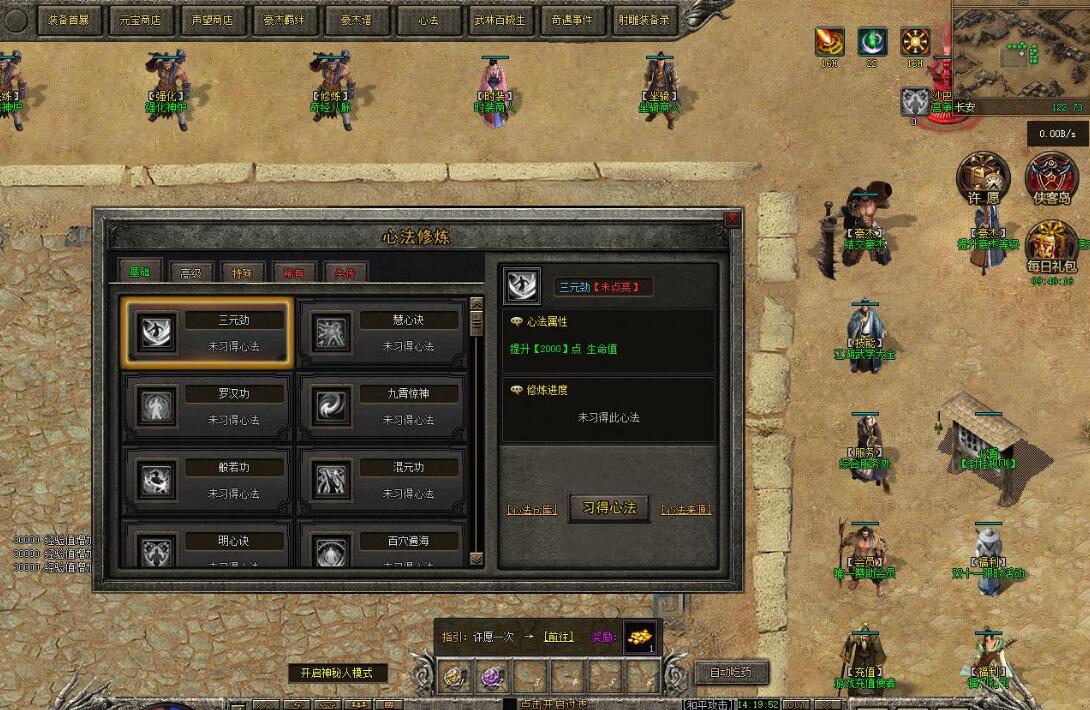Viewport: 1090px width, 710px height.
Task: Open the 装备首爆 menu
Action: point(68,19)
